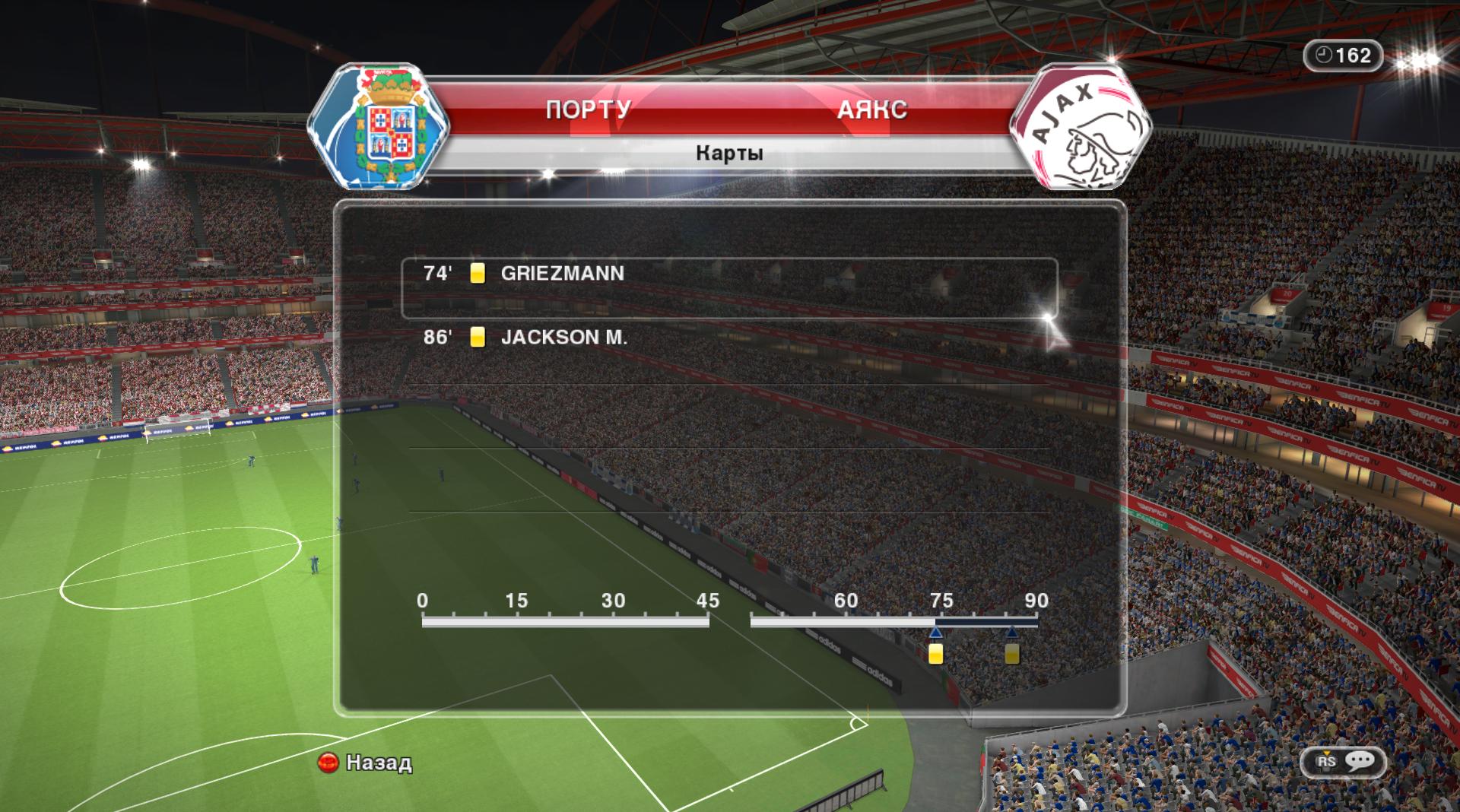The width and height of the screenshot is (1460, 812).
Task: Click the Ajax club crest
Action: coord(1080,128)
